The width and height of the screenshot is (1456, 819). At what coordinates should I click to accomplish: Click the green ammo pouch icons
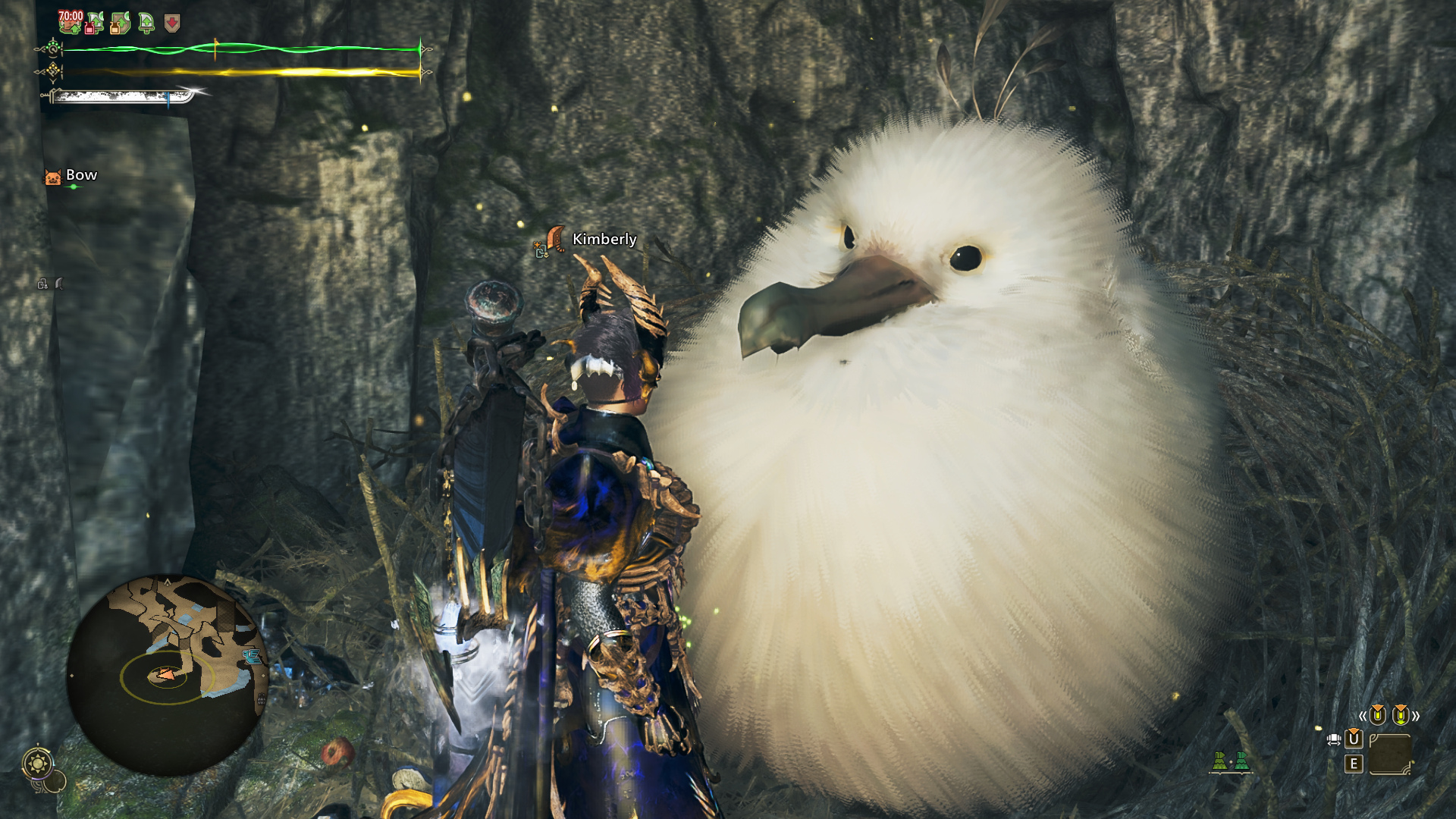click(x=1230, y=761)
